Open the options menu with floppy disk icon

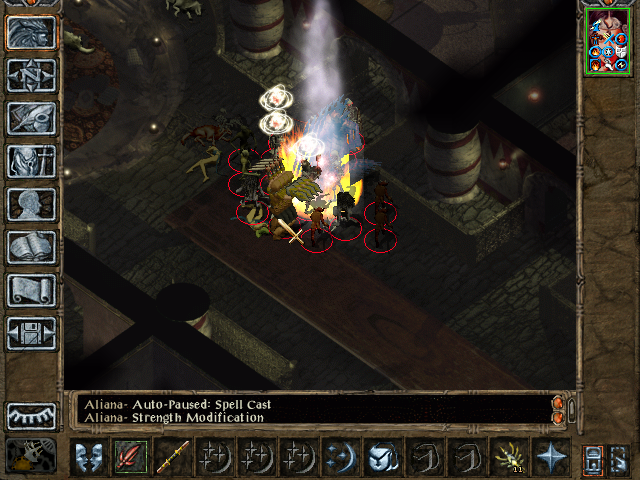(31, 333)
